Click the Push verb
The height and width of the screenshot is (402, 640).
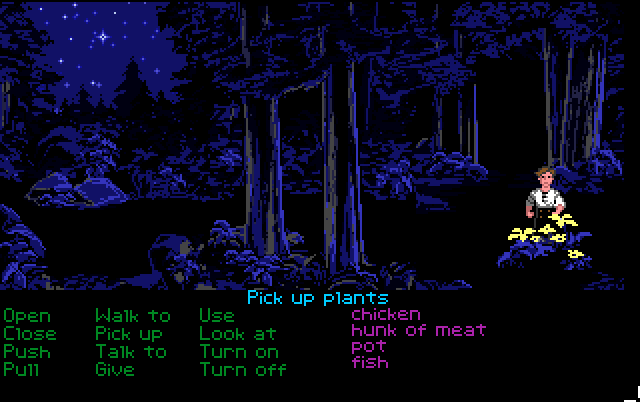(x=27, y=351)
